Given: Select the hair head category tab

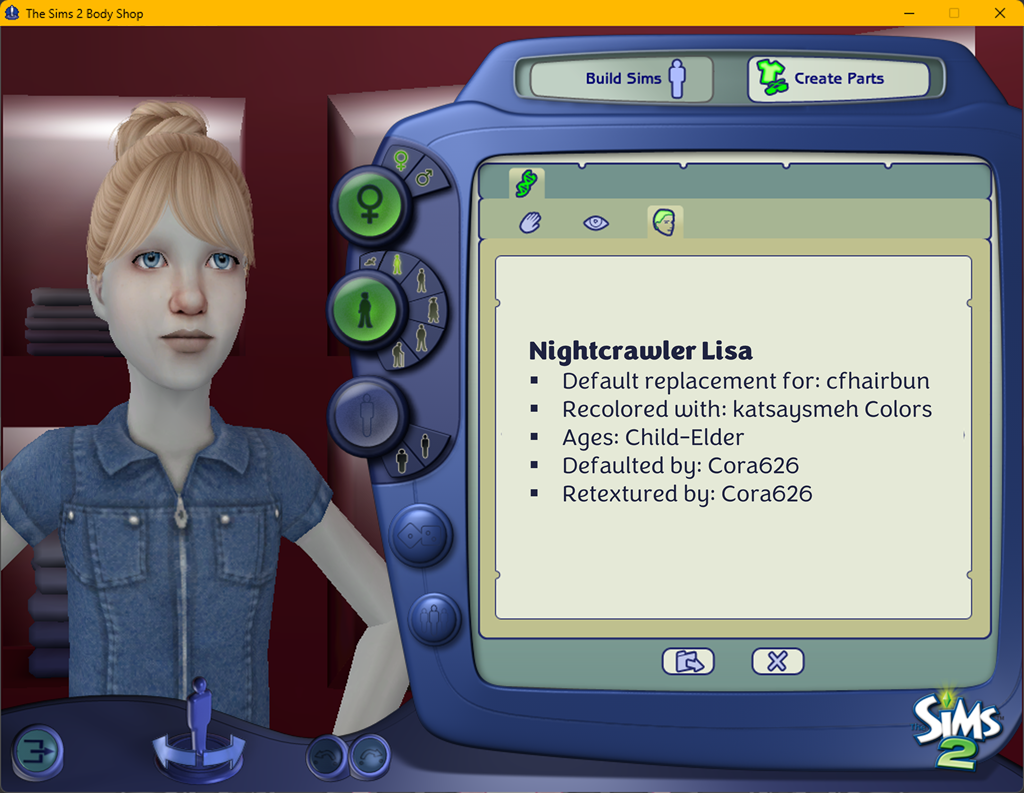Looking at the screenshot, I should coord(664,222).
